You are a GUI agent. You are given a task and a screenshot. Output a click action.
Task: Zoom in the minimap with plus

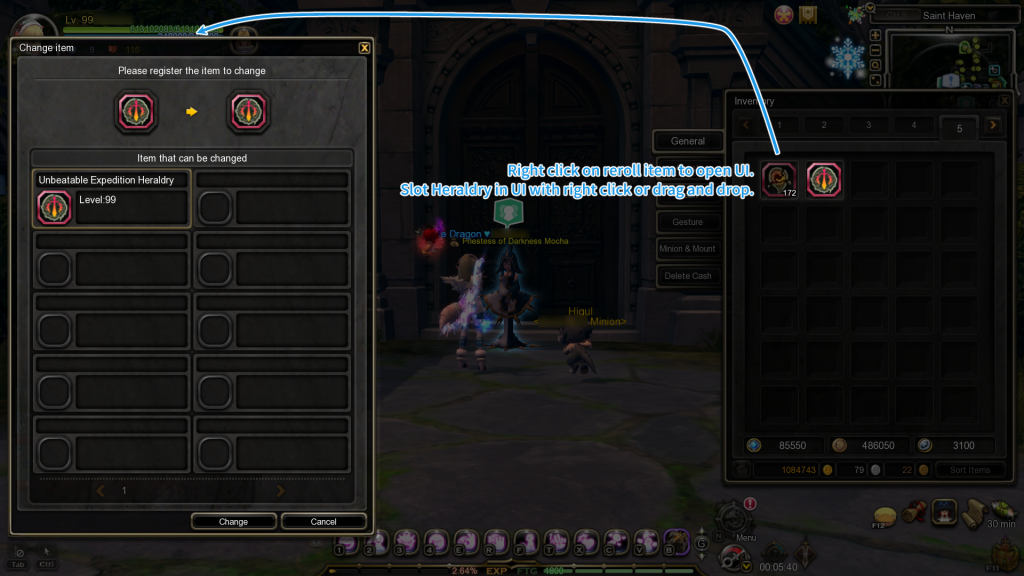(x=876, y=35)
